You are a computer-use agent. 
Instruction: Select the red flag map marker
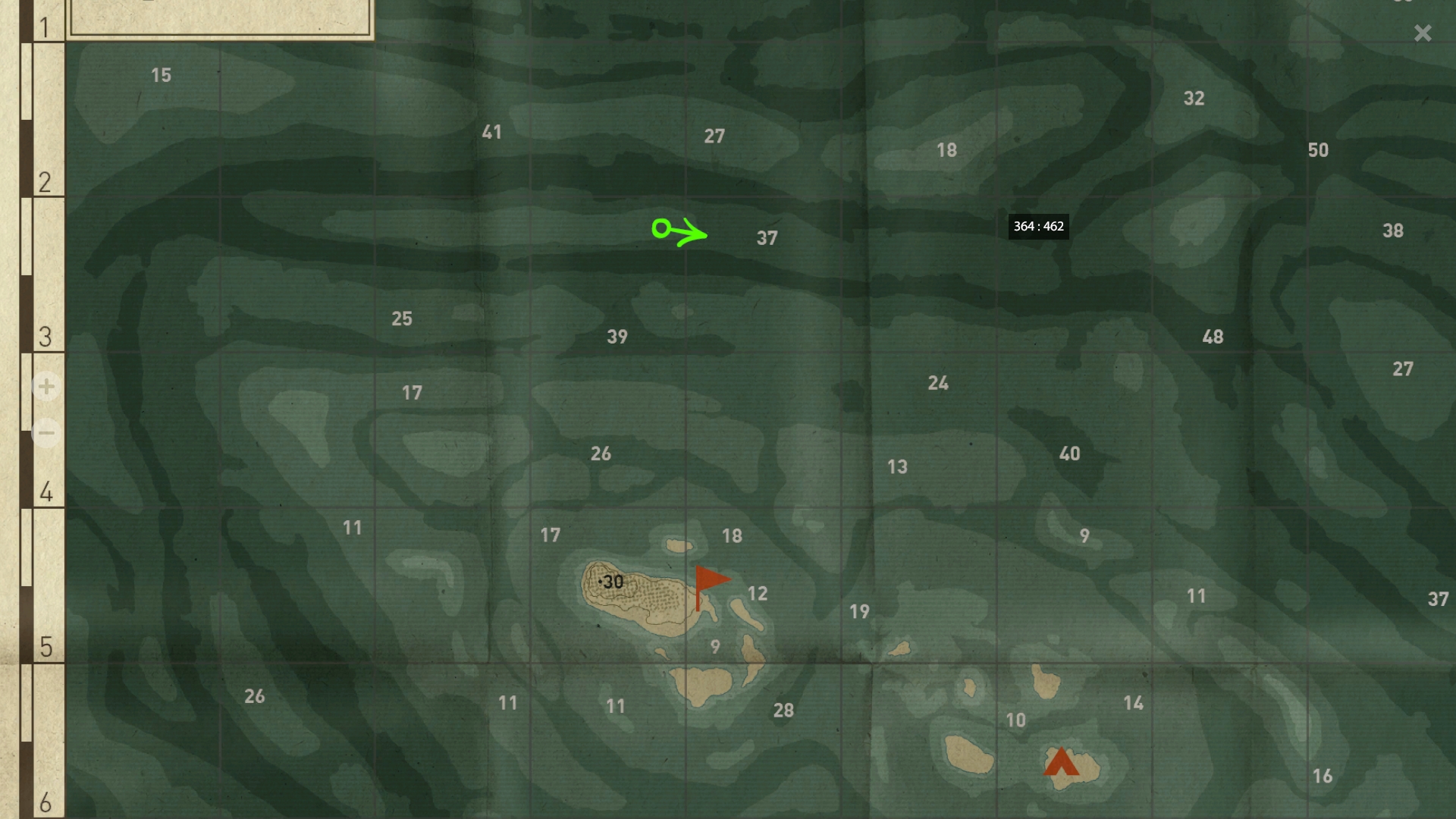[710, 582]
